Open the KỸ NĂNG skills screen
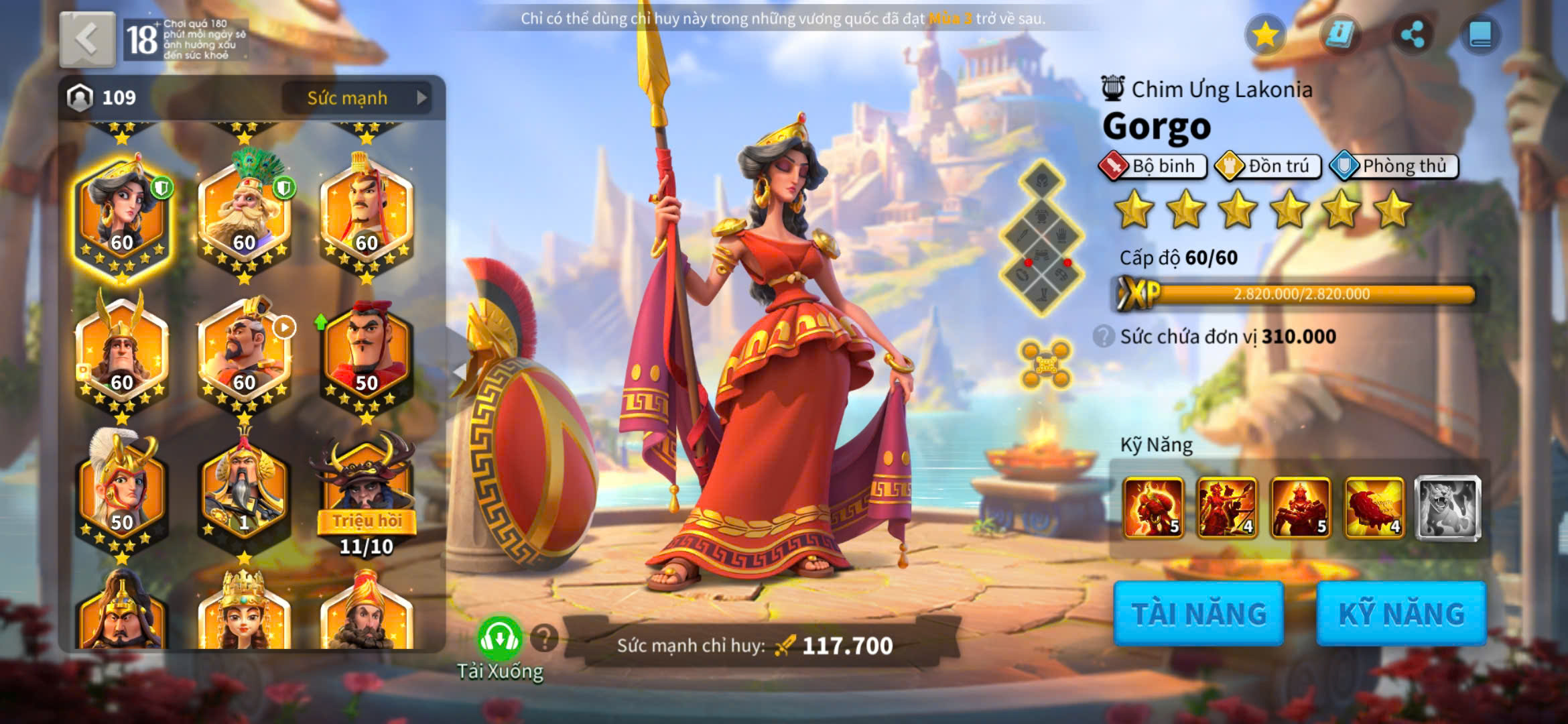This screenshot has width=1568, height=724. point(1401,613)
